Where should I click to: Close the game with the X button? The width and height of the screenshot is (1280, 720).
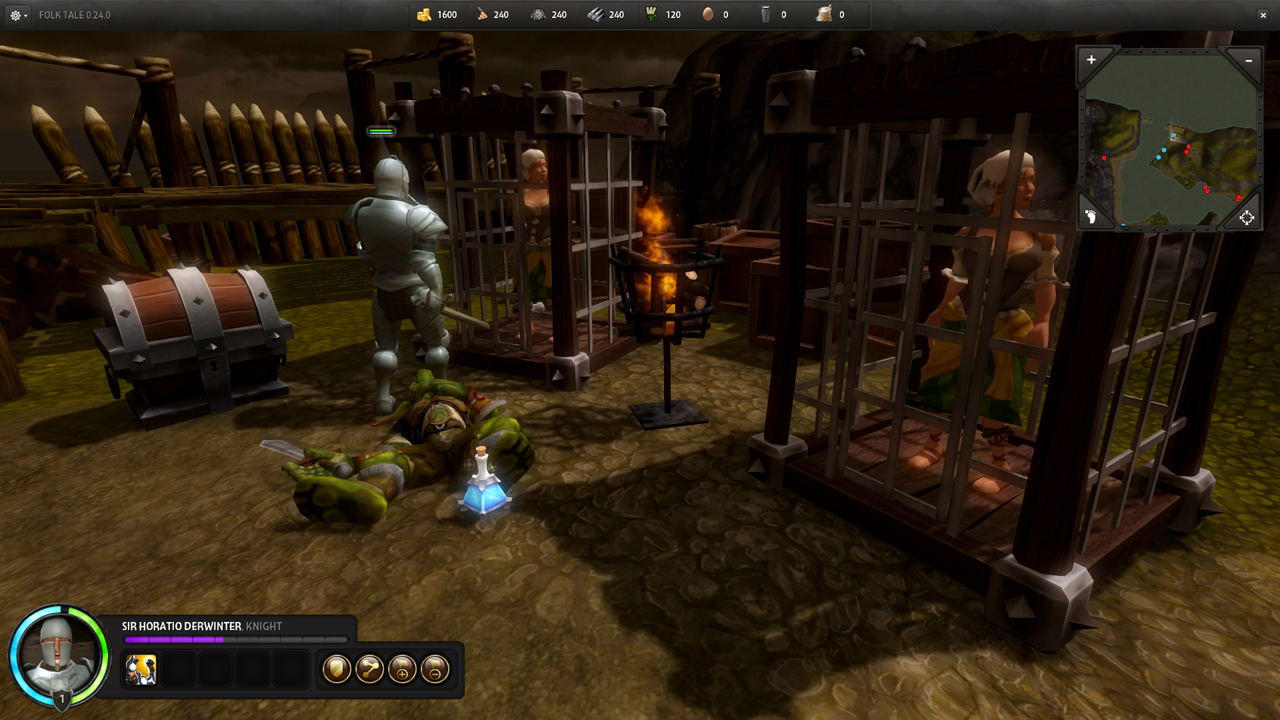tap(1263, 15)
